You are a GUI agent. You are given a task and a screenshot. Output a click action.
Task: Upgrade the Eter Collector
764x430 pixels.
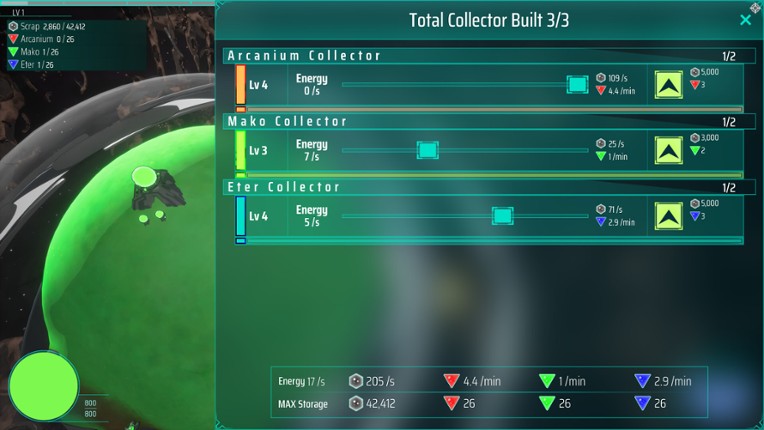click(x=669, y=216)
